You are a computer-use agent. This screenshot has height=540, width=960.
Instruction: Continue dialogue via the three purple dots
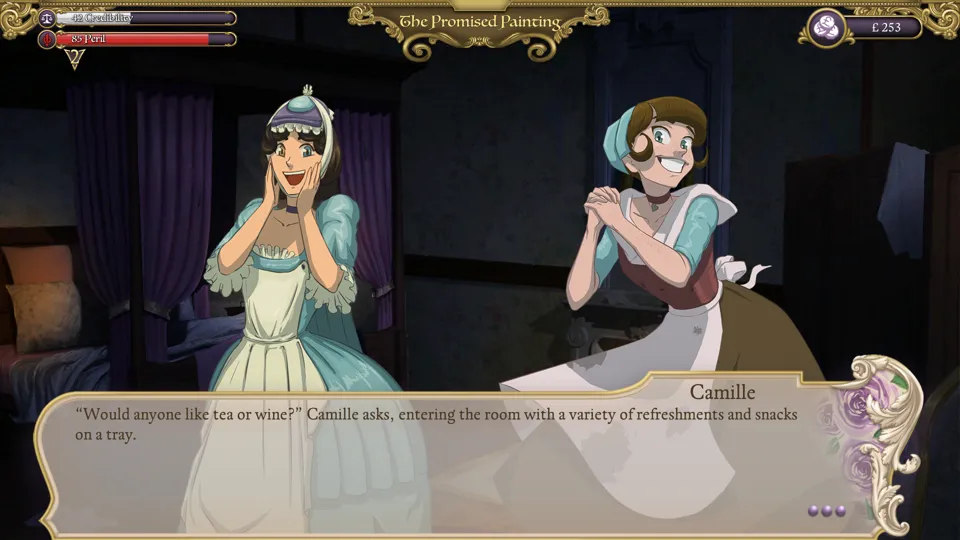(x=827, y=511)
